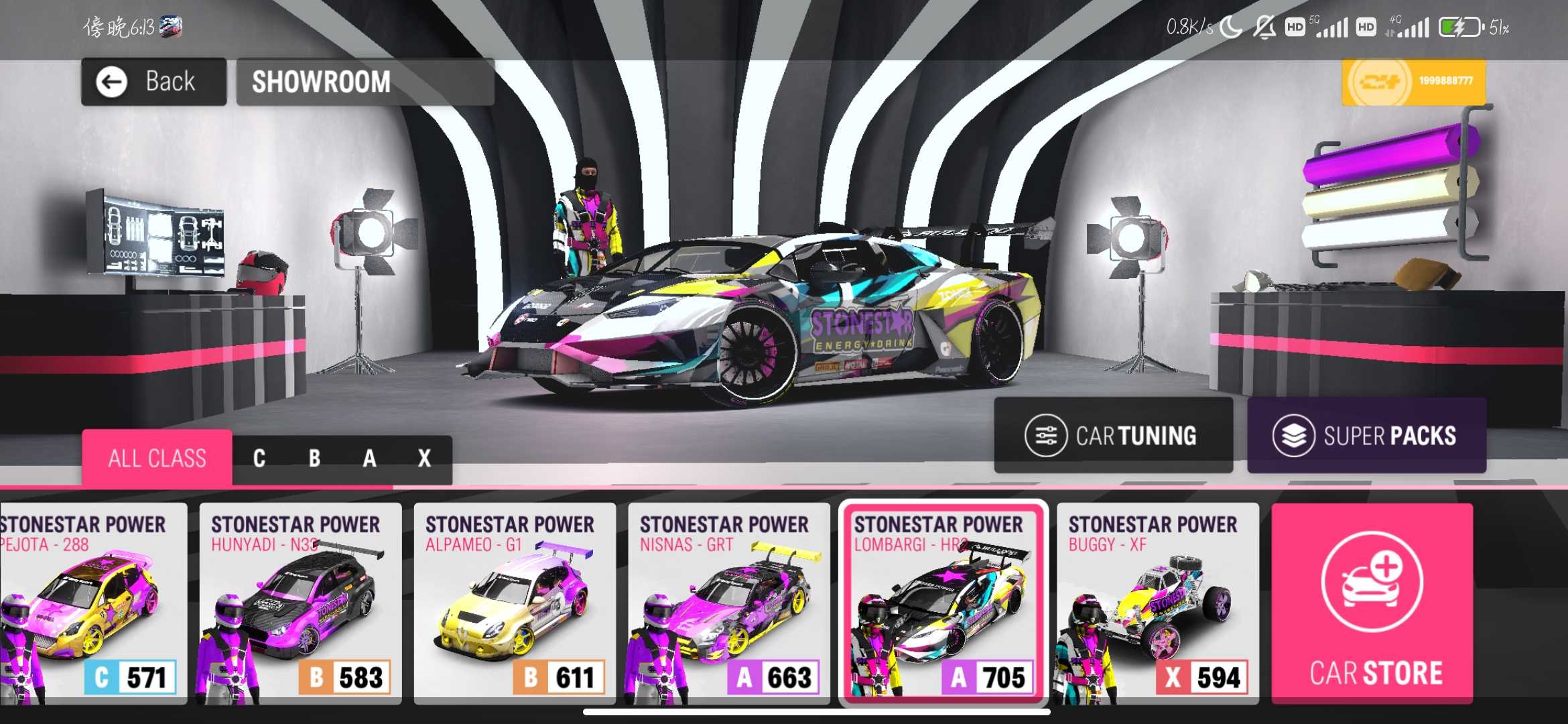Open the Car Store
Screen dimensions: 1568x724
[1372, 603]
